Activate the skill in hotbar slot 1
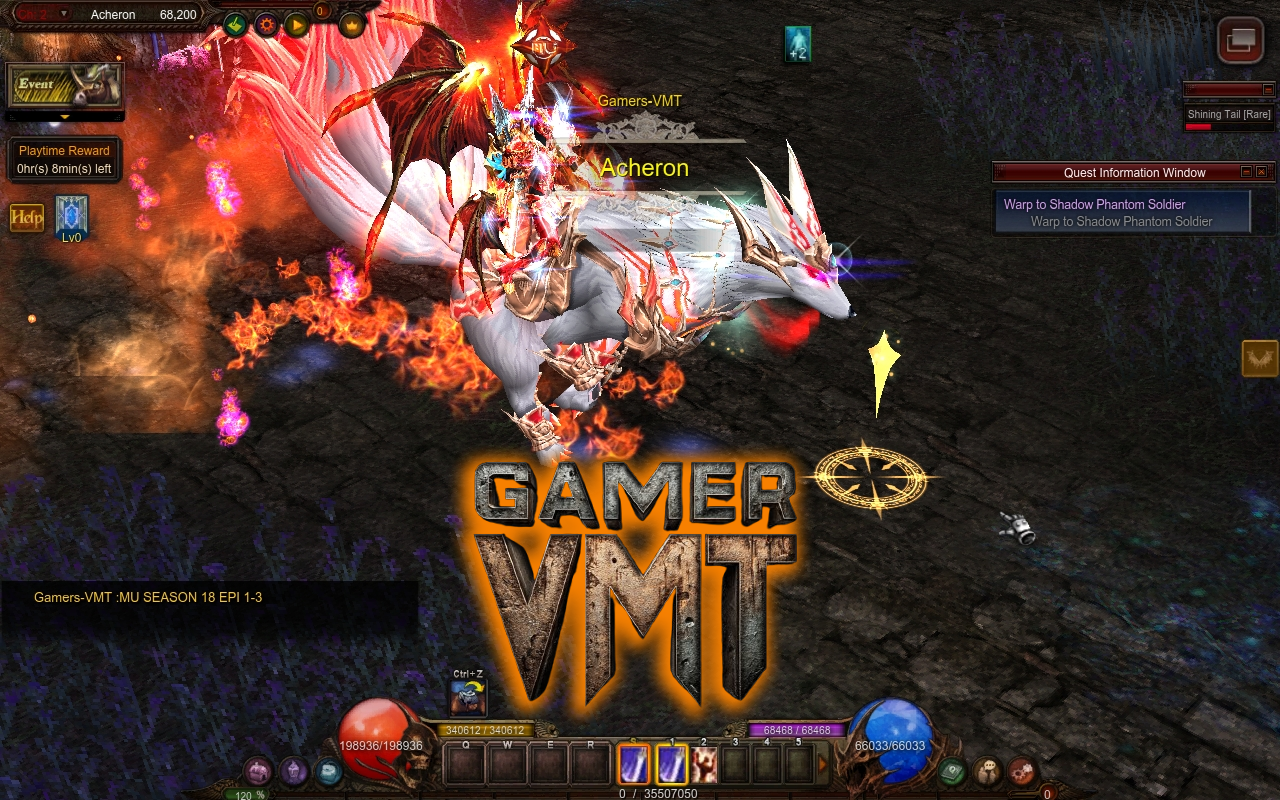Screen dimensions: 1280x800 672,765
